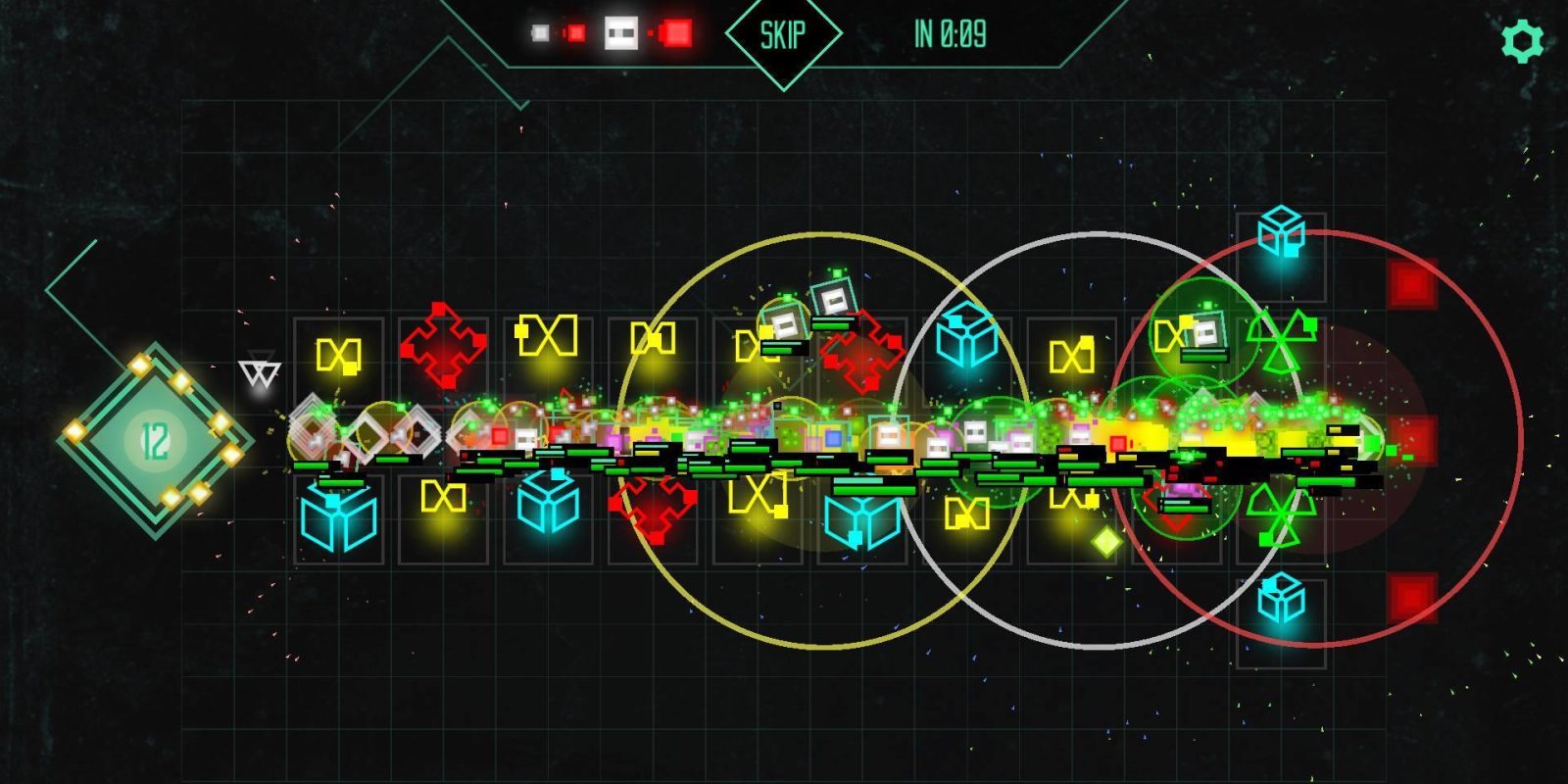Open settings with the gear icon

[1522, 41]
